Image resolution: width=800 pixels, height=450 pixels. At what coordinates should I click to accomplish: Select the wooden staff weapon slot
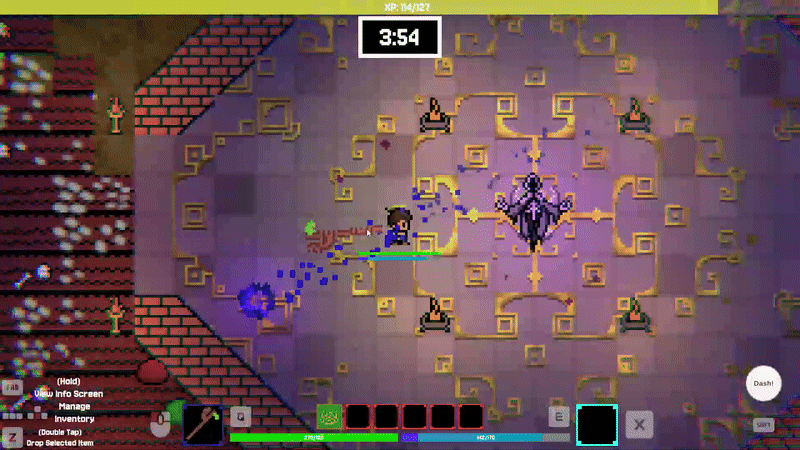204,422
